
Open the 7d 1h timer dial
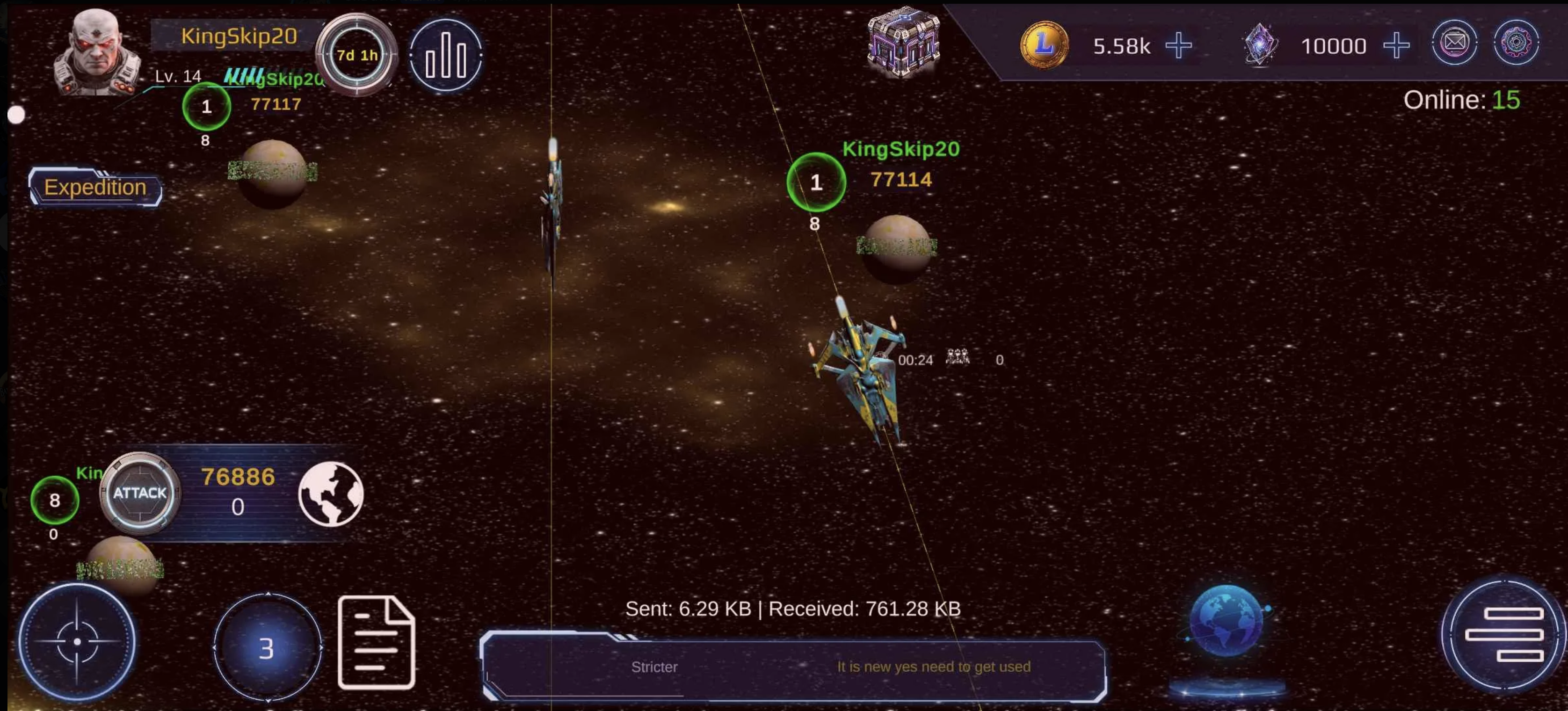click(357, 55)
